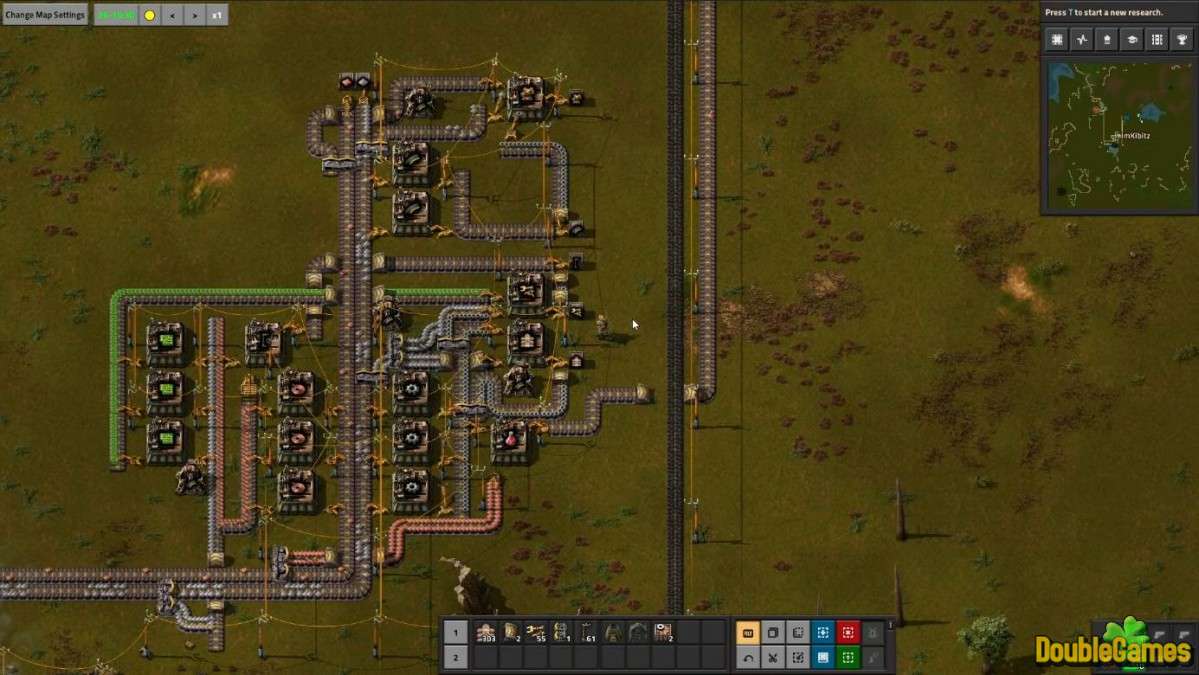Click the highlighted orange shortcut button

[x=748, y=632]
